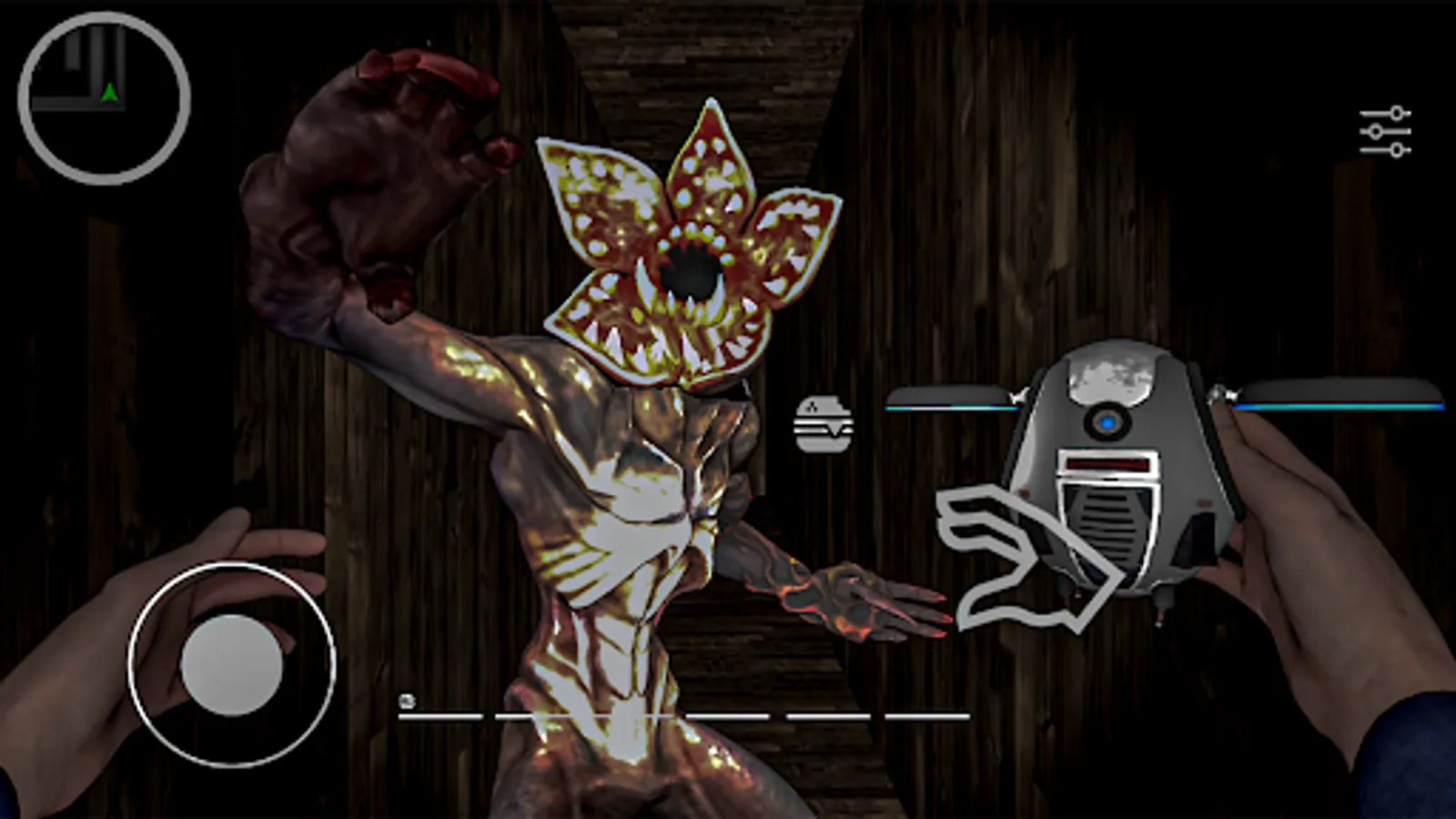This screenshot has width=1456, height=819.
Task: Open the settings sliders icon top-right
Action: [x=1385, y=130]
